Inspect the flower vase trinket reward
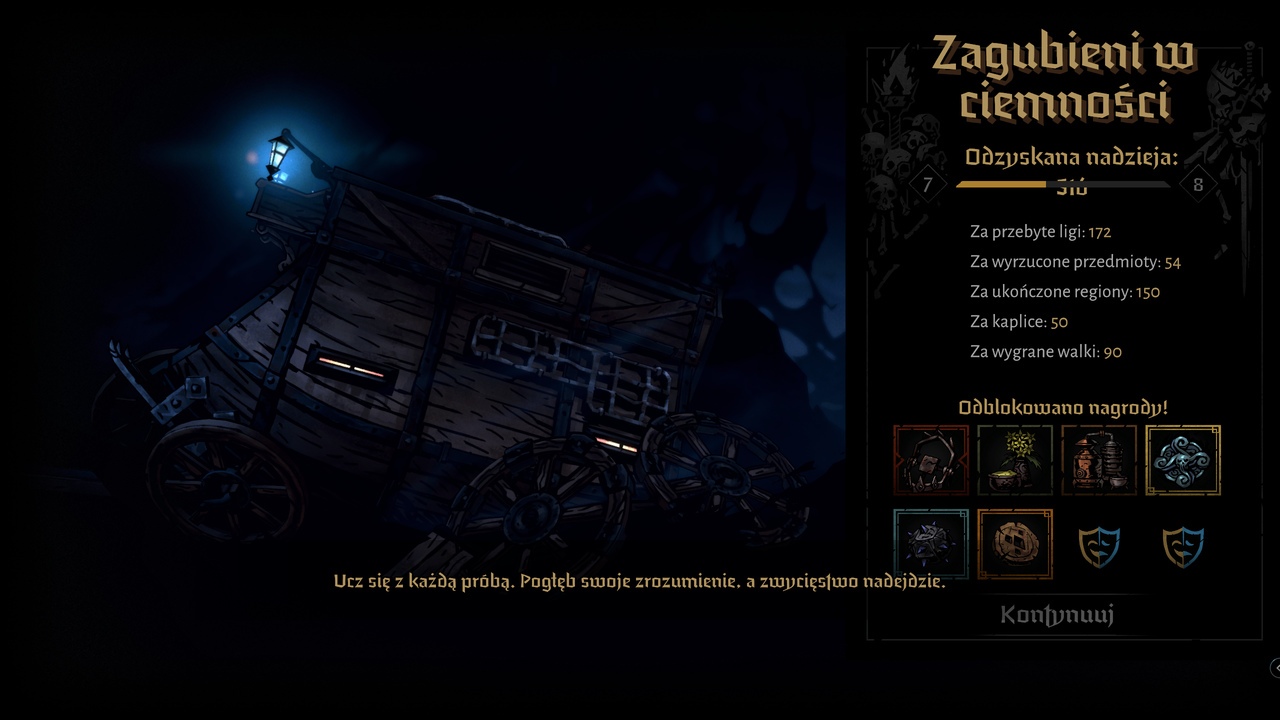This screenshot has height=720, width=1280. [x=1014, y=460]
